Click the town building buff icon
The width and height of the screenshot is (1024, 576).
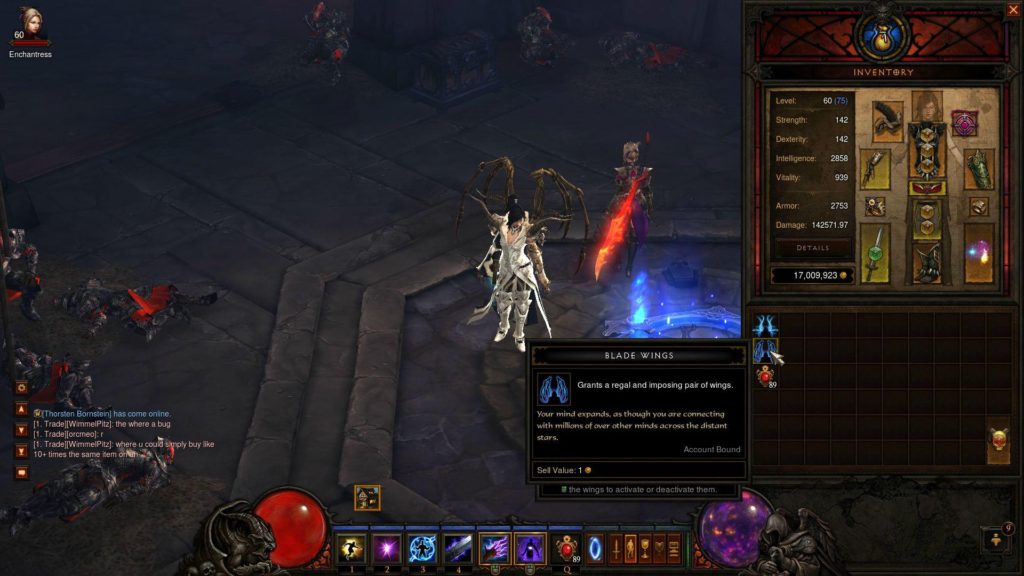[x=366, y=497]
